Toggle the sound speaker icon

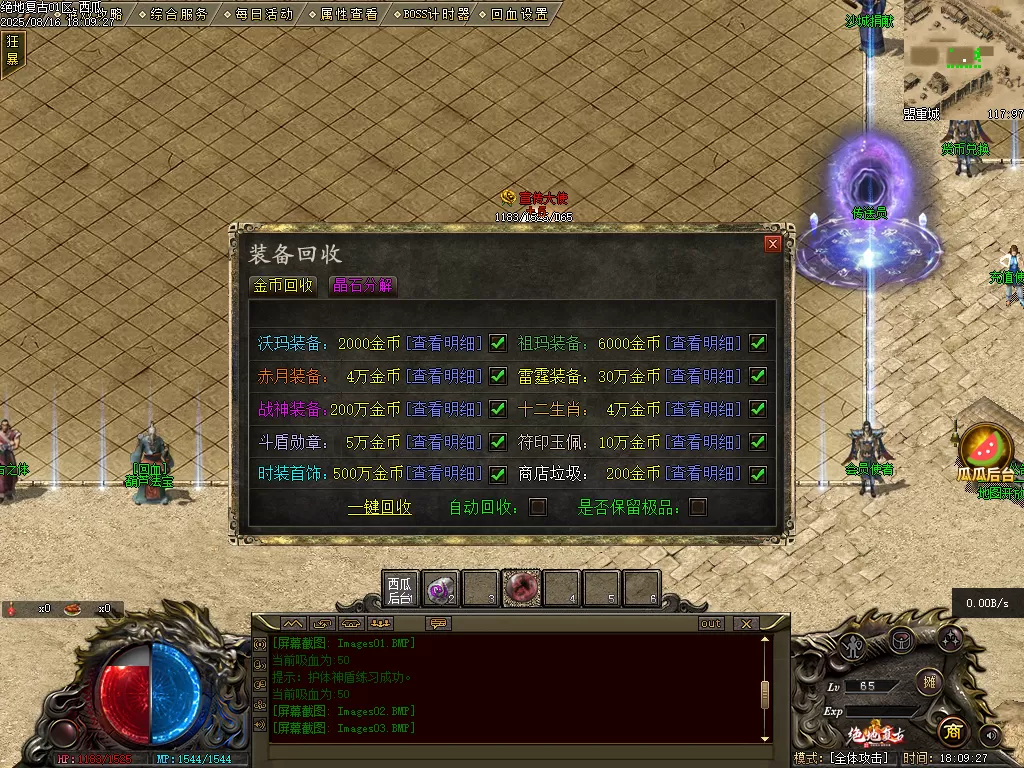tap(990, 735)
